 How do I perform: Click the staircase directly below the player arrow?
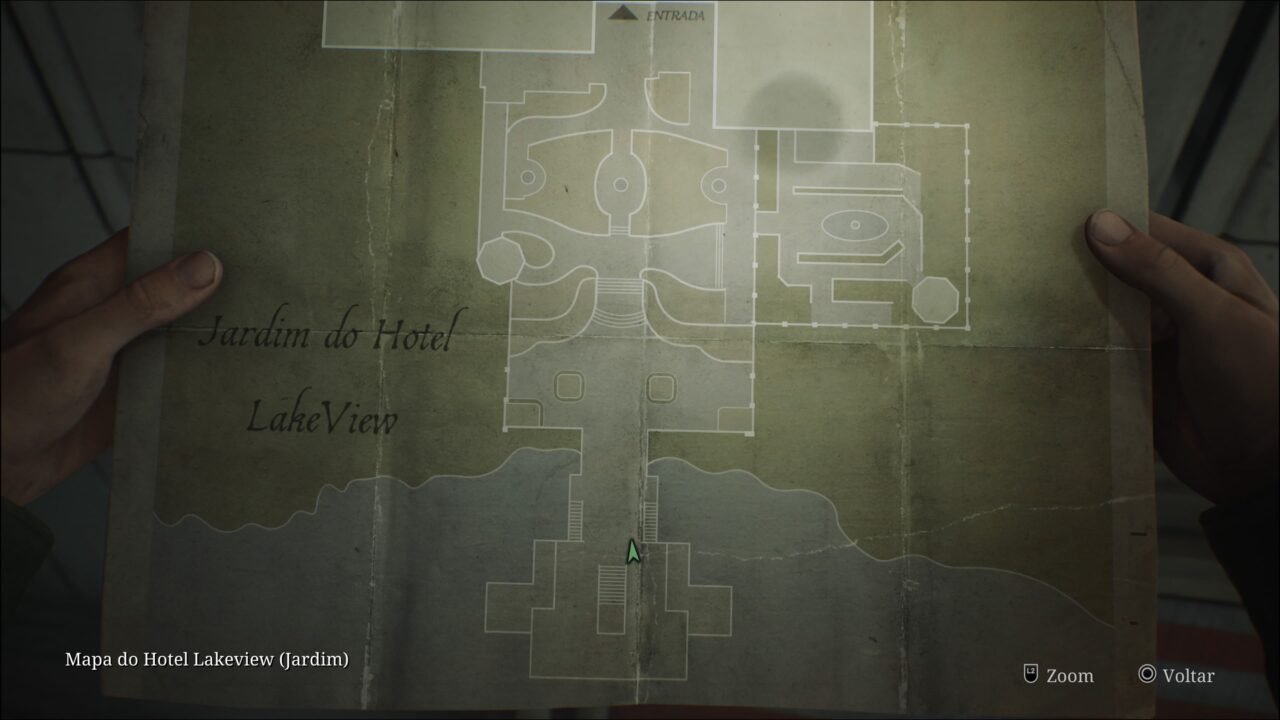612,583
